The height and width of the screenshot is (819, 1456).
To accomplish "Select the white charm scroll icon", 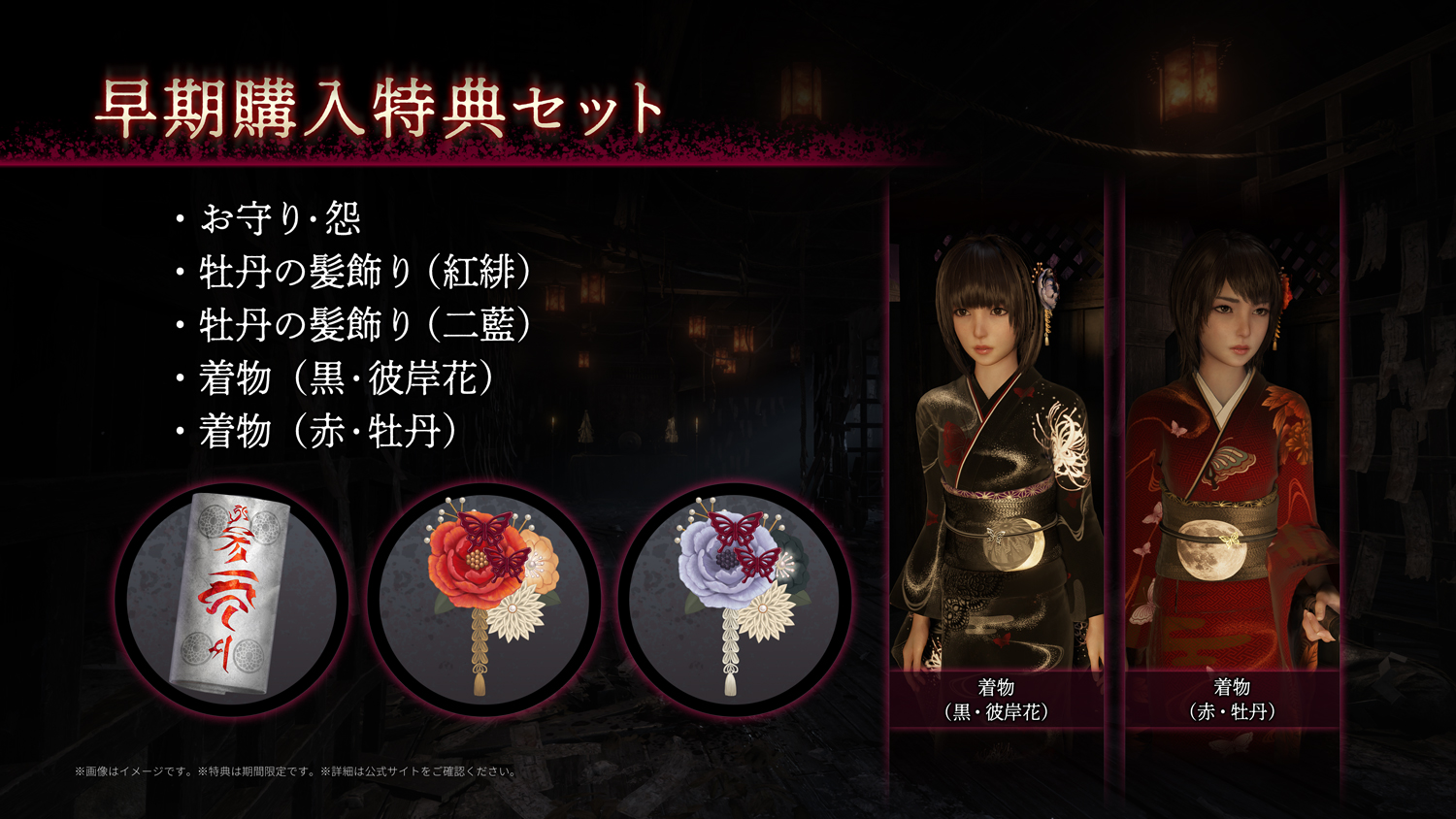I will coord(231,600).
